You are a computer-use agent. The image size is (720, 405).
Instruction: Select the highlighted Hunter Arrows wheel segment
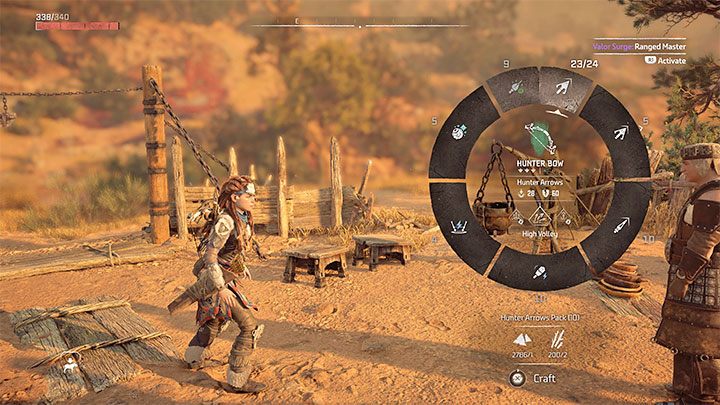tap(562, 88)
